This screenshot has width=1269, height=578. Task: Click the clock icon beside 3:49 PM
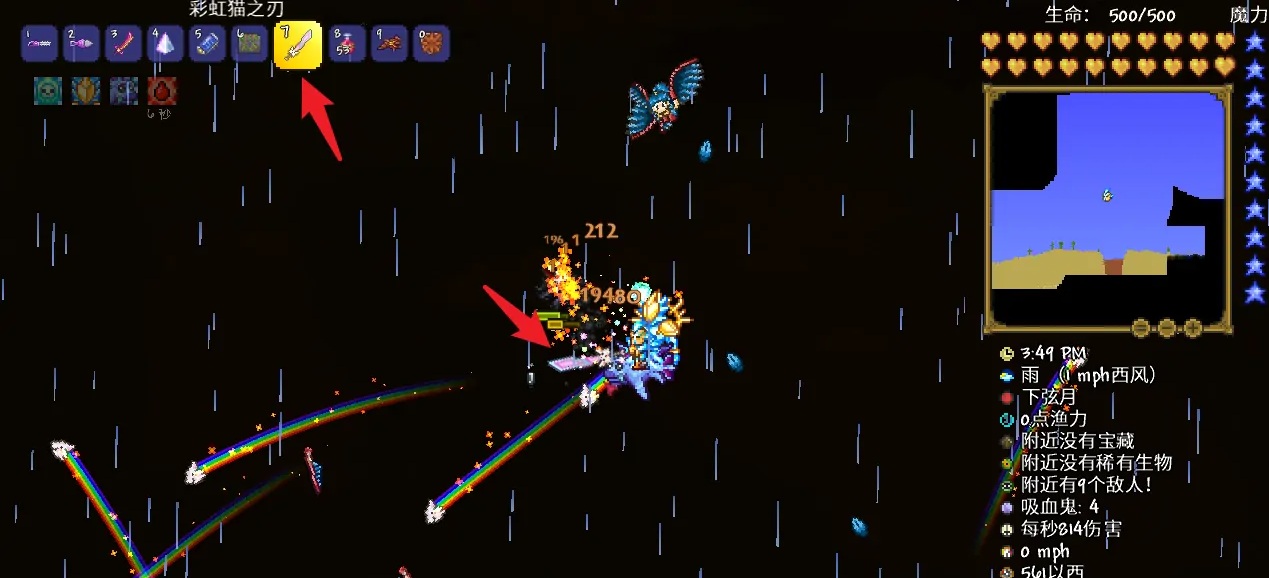(1007, 354)
